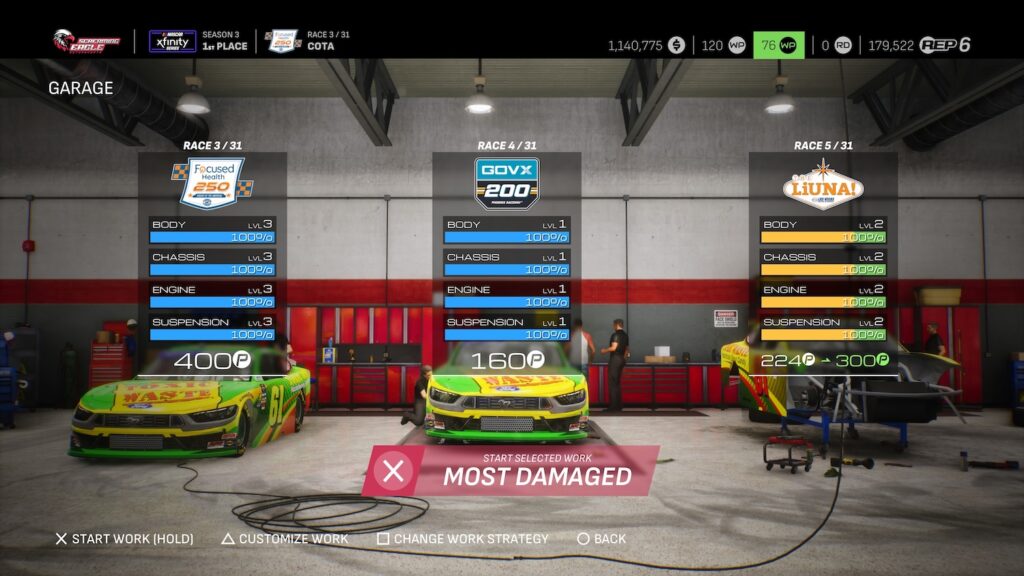This screenshot has width=1024, height=576.
Task: Click the highlighted green 76 work points counter
Action: (778, 45)
